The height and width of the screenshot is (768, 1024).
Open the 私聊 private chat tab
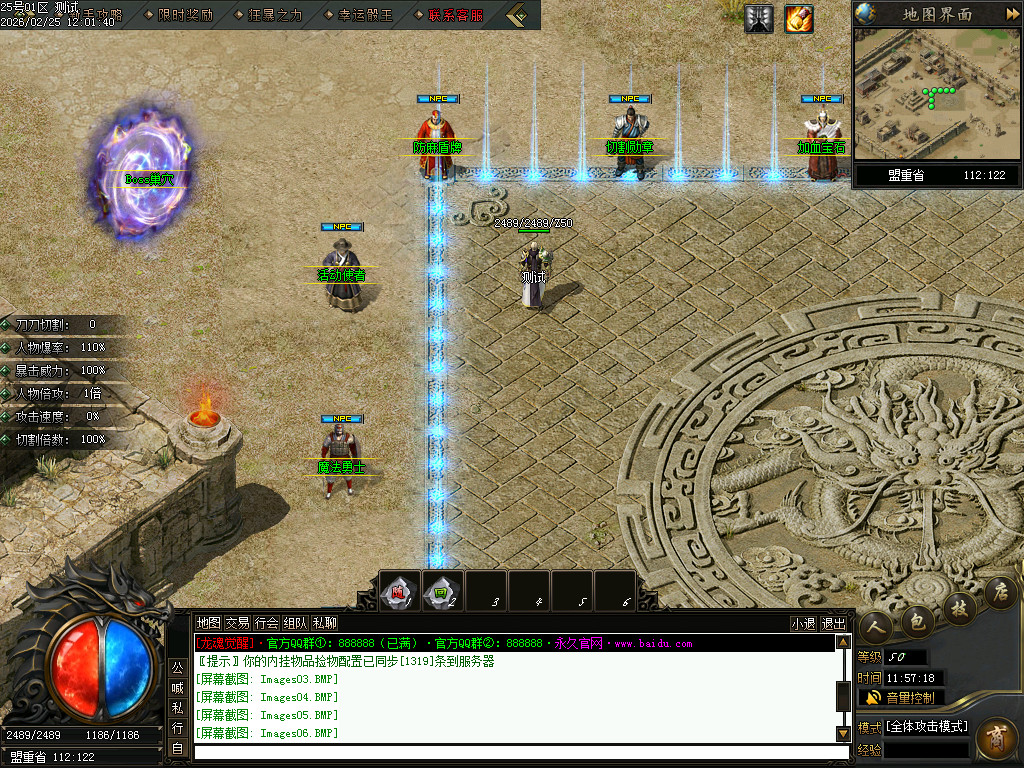324,623
